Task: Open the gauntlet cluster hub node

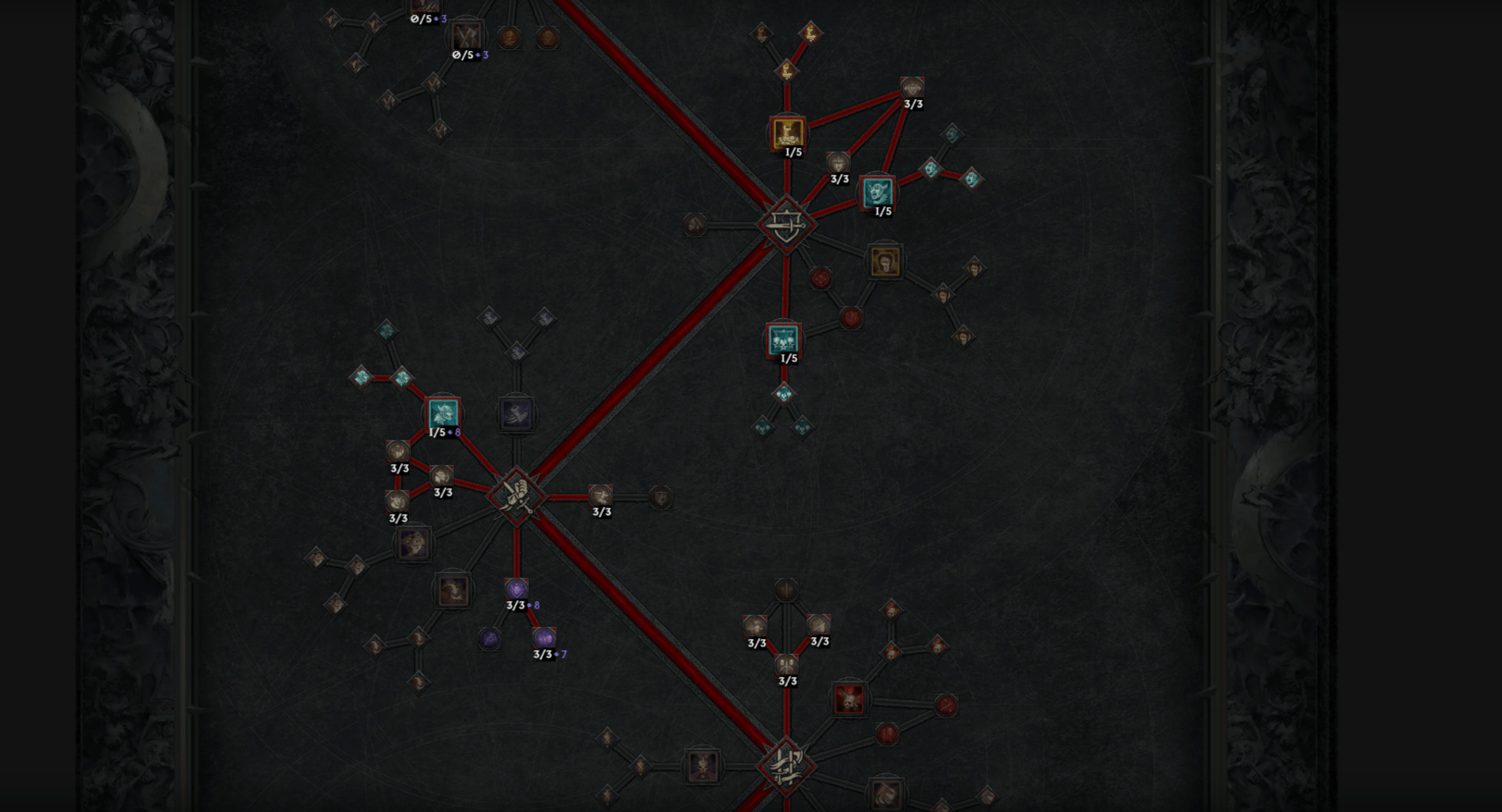Action: click(x=516, y=497)
